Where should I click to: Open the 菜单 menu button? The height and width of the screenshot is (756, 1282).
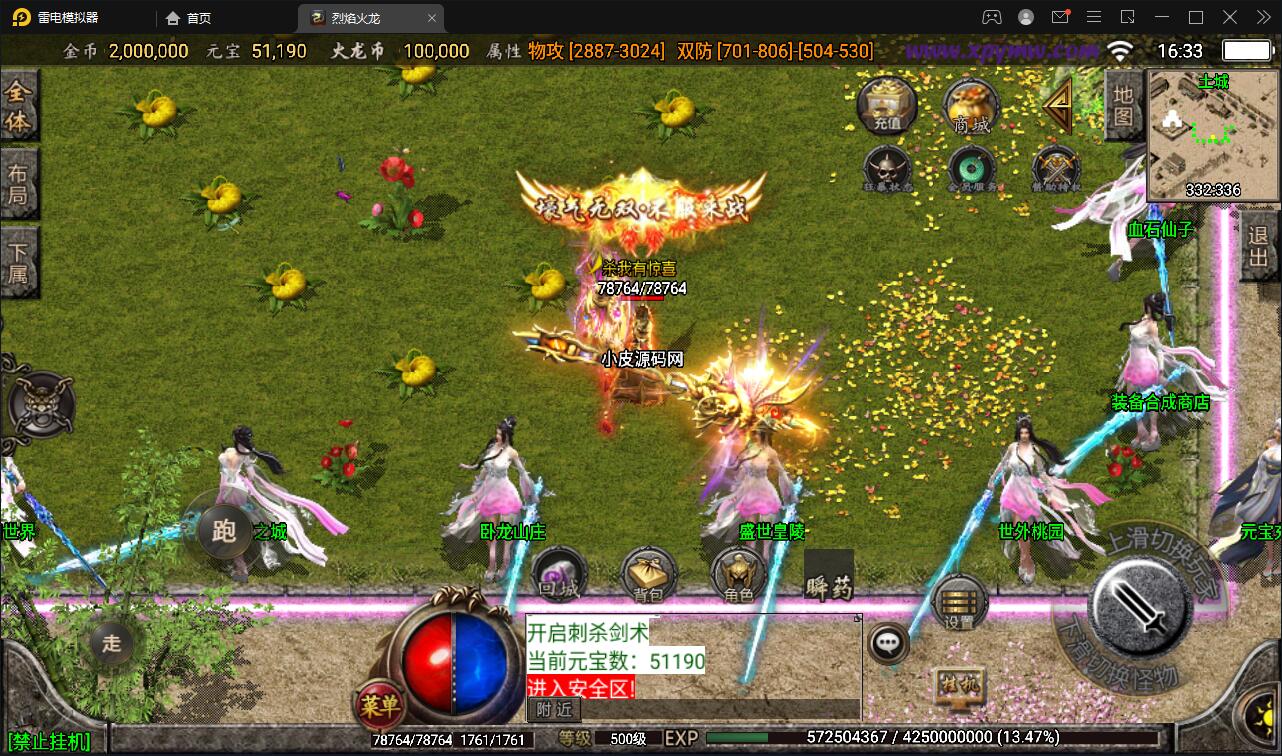pyautogui.click(x=380, y=707)
